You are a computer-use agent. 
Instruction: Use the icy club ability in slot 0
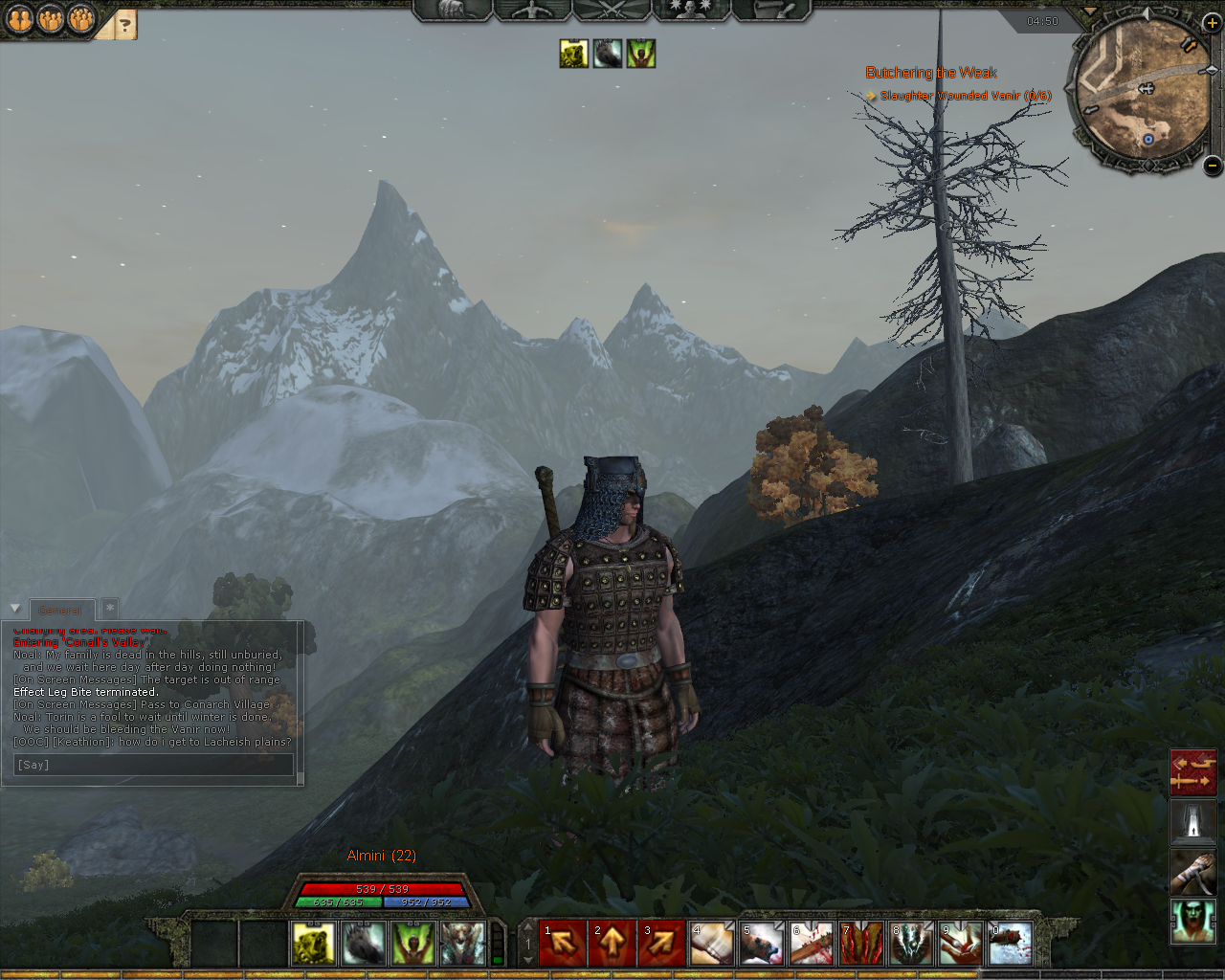1011,944
